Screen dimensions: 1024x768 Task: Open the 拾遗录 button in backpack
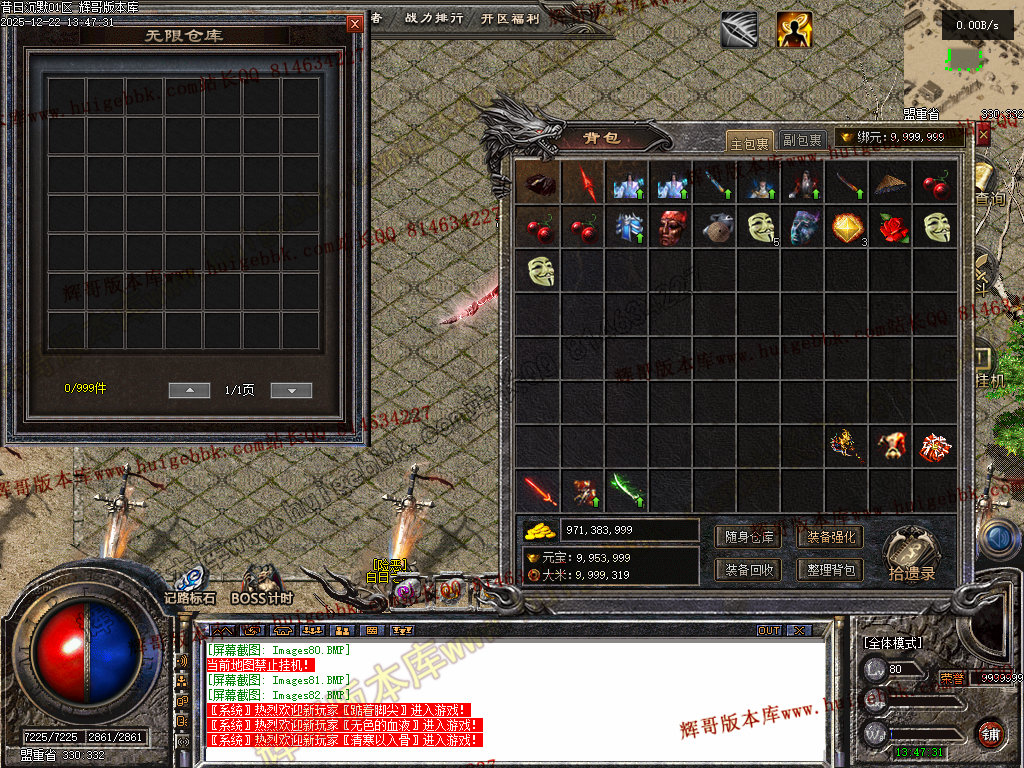pos(911,554)
